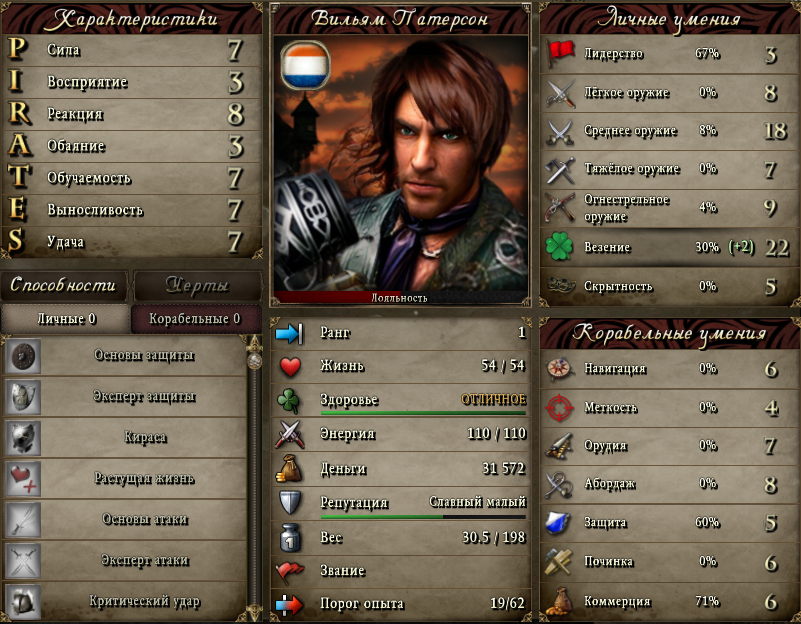801x624 pixels.
Task: Select the Личные 0 sub-tab
Action: (x=66, y=319)
